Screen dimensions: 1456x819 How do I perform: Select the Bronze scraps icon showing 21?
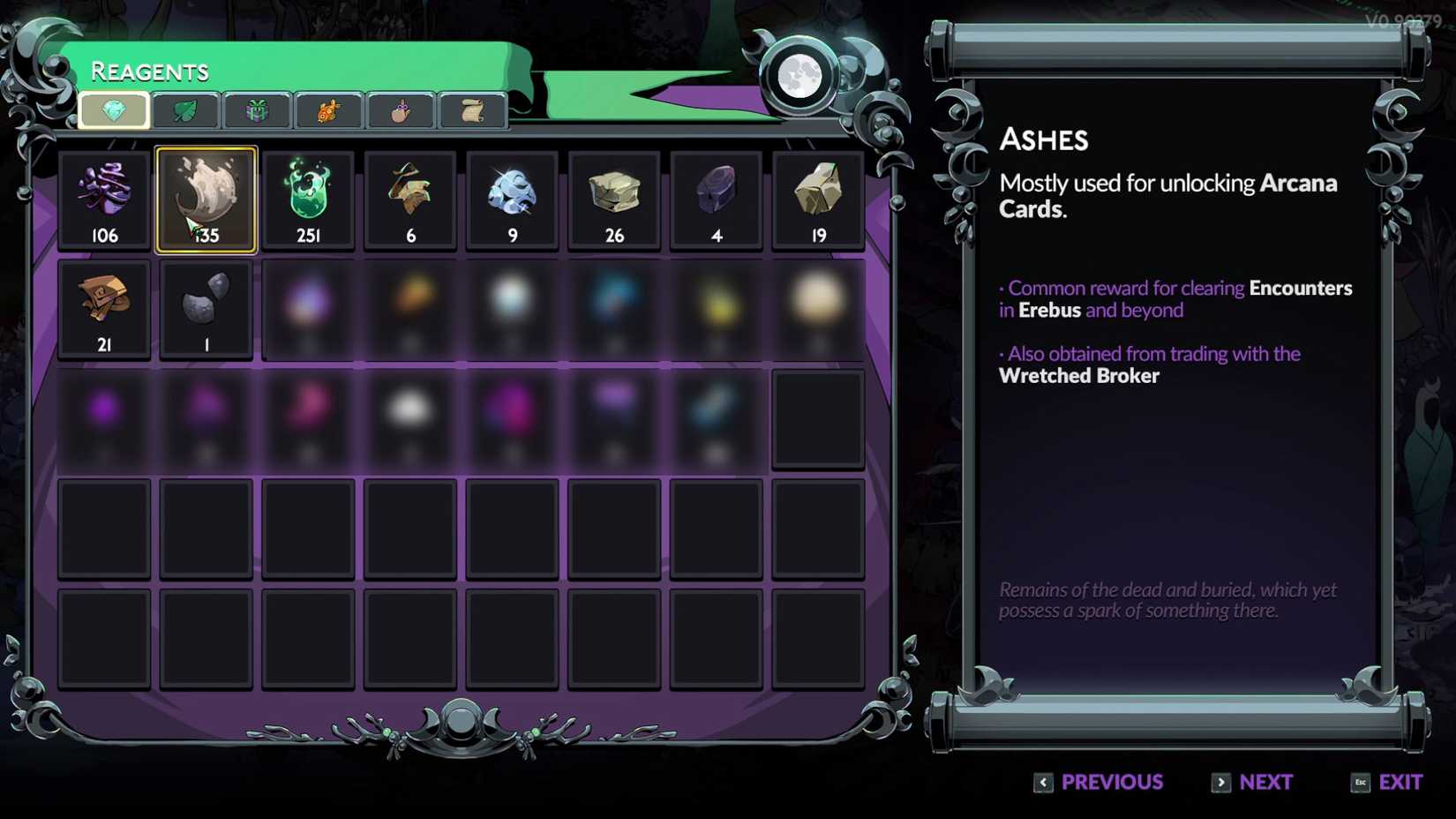[104, 308]
